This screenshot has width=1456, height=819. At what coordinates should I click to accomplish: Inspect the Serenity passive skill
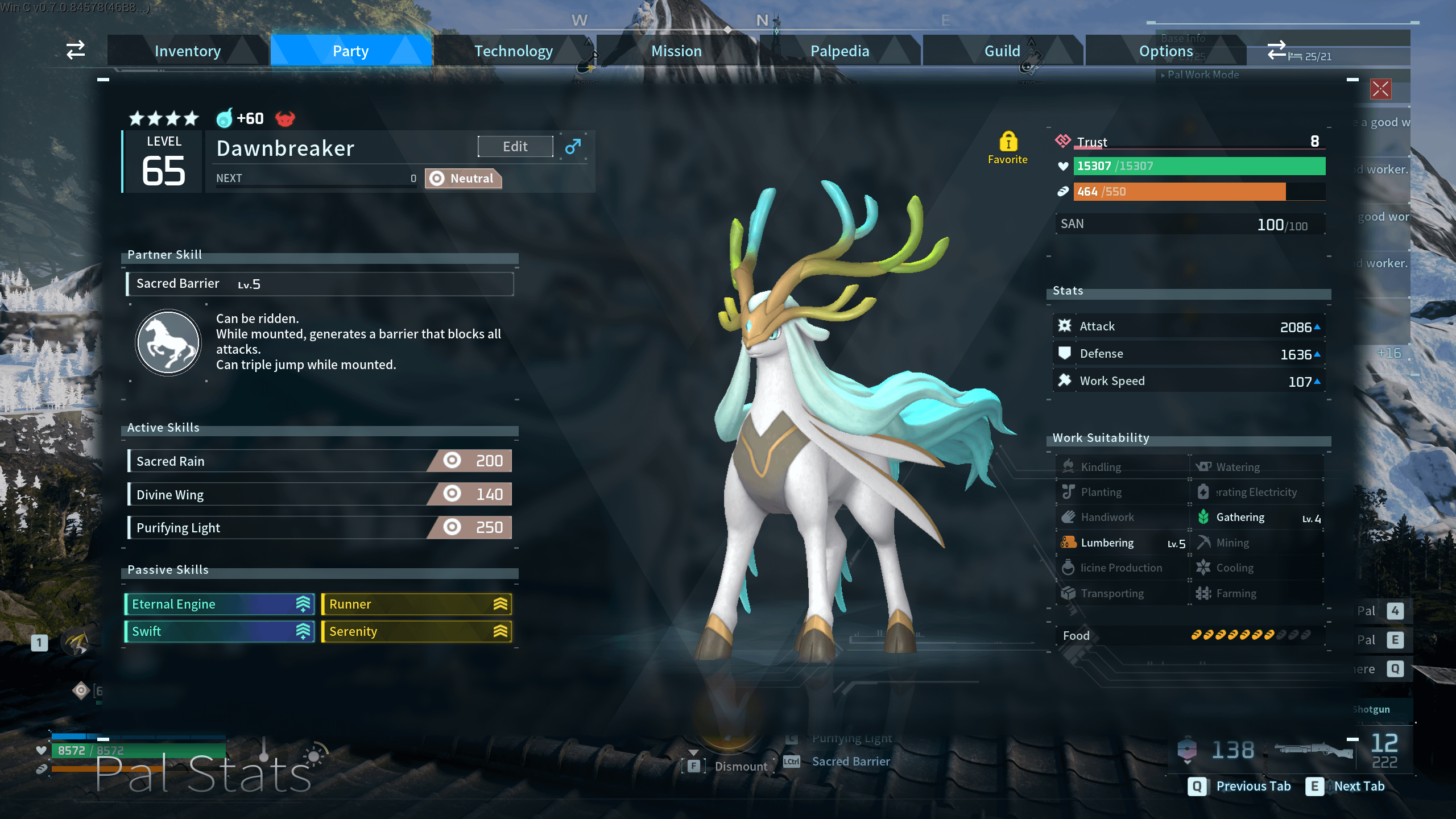pyautogui.click(x=416, y=631)
